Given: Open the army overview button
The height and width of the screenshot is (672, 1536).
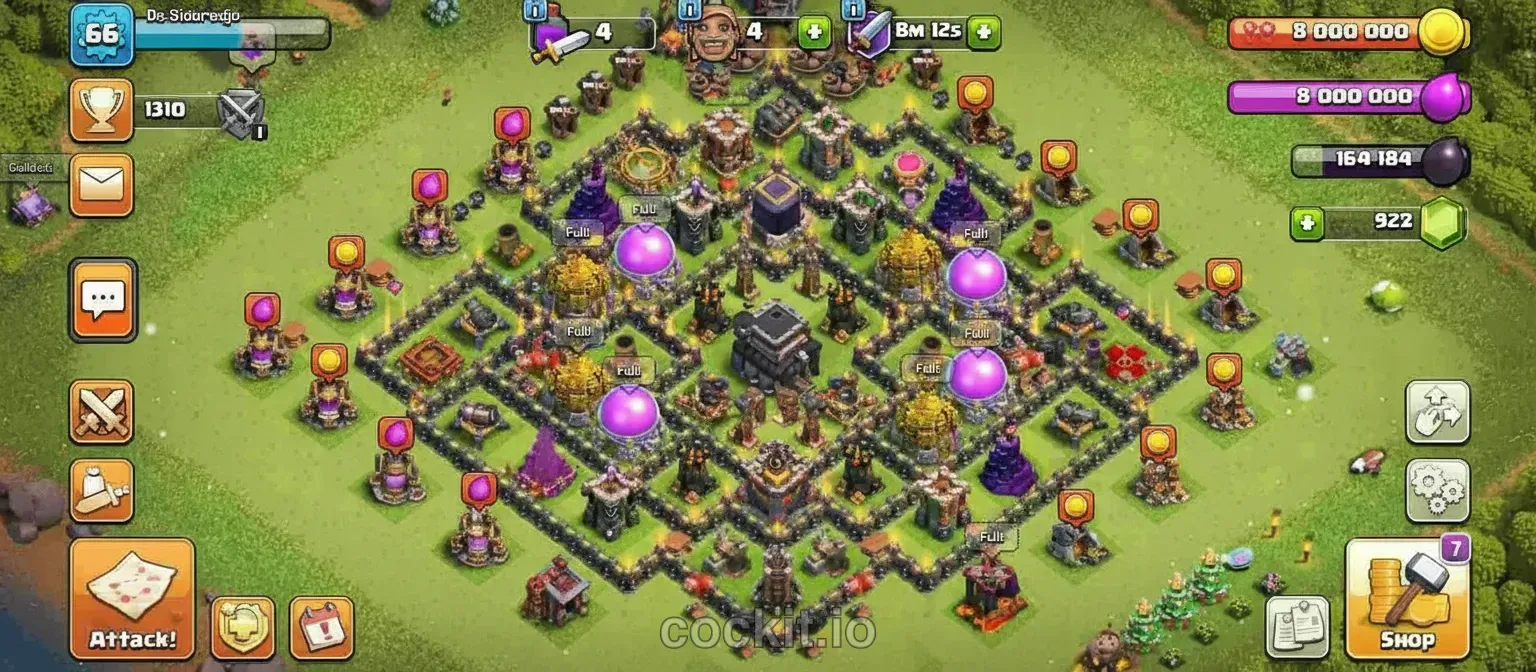Looking at the screenshot, I should click(x=101, y=490).
